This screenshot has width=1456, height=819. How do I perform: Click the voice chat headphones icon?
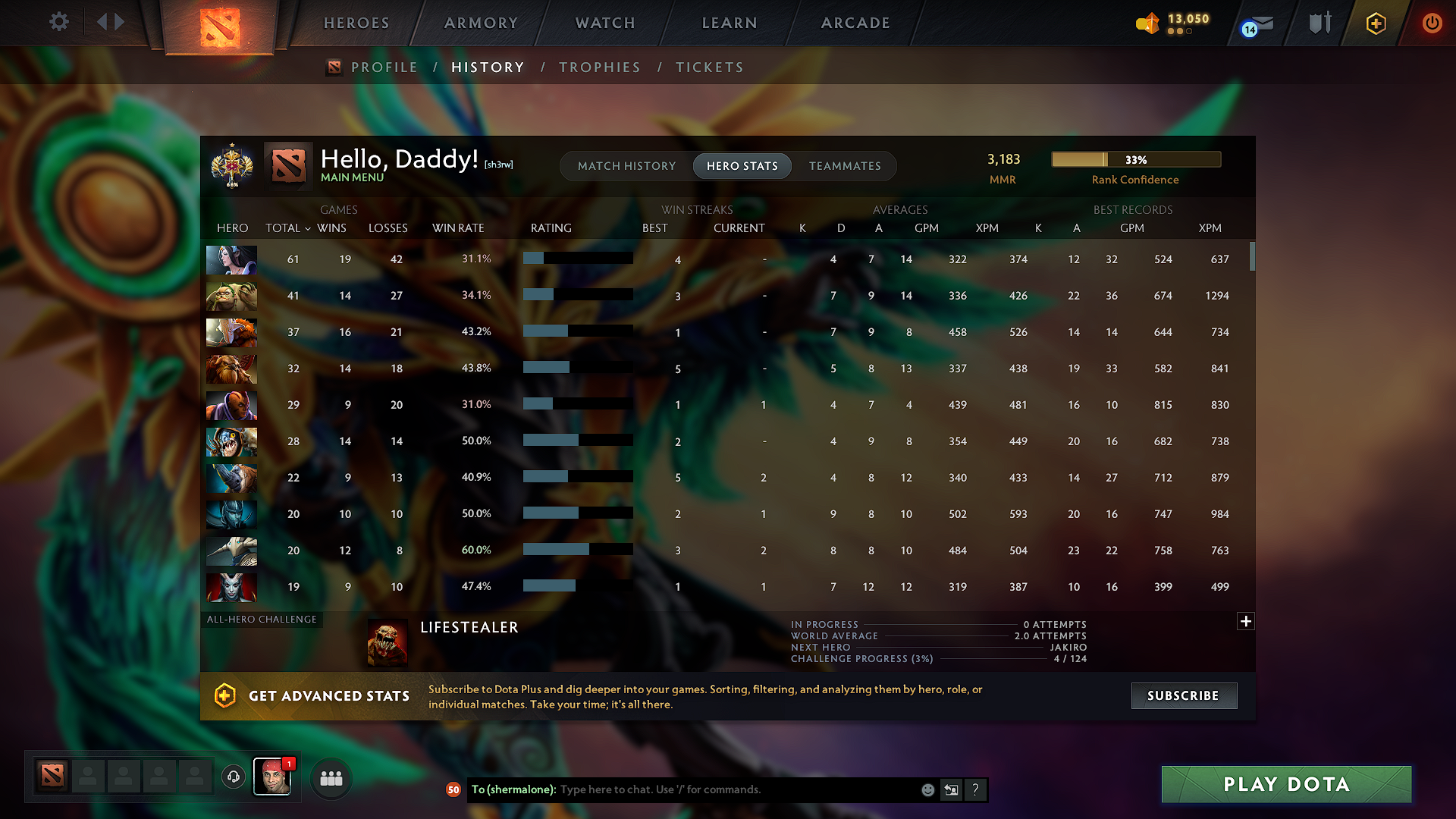233,777
